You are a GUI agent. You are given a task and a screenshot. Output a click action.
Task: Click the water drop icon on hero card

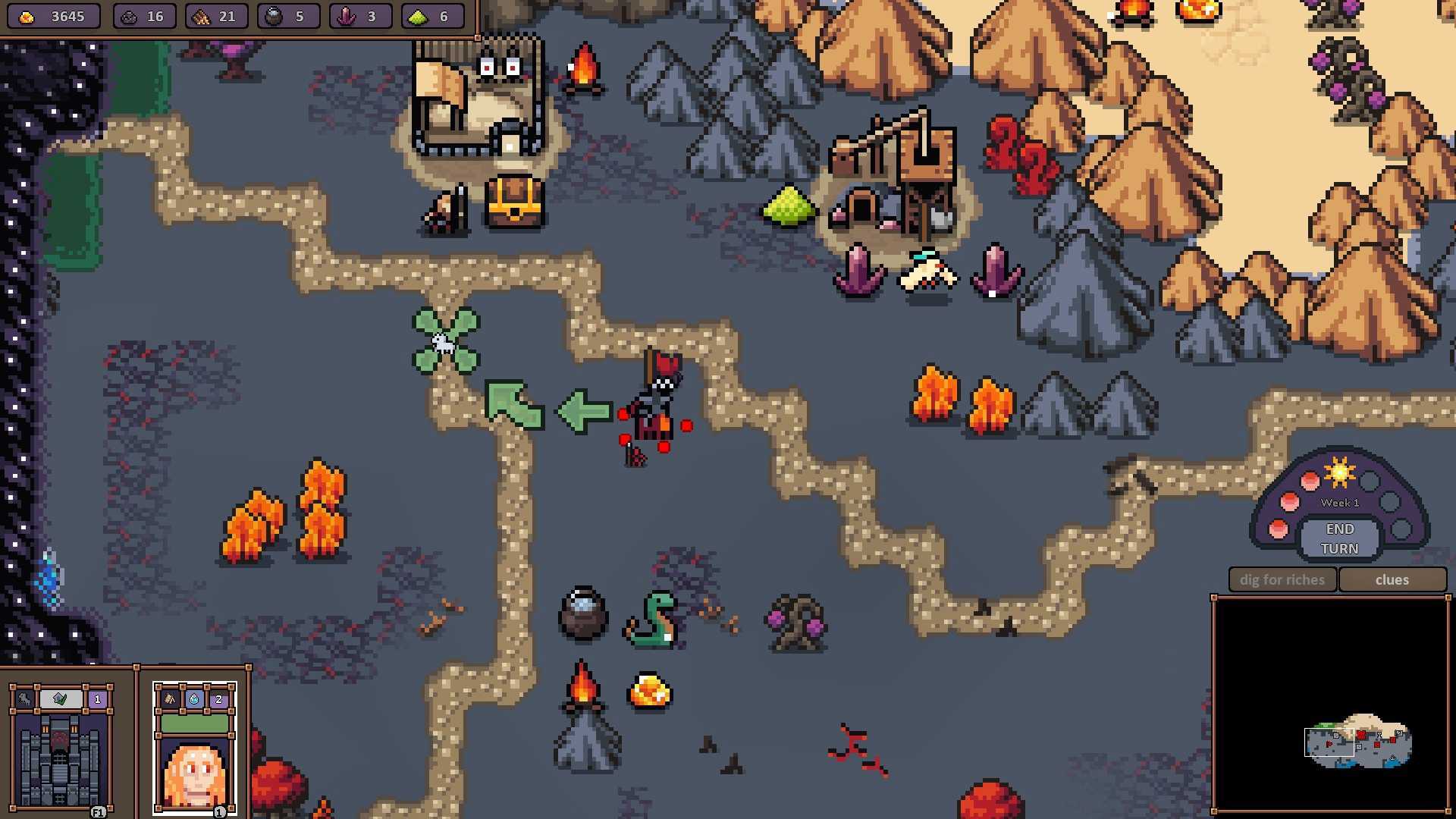[x=194, y=699]
